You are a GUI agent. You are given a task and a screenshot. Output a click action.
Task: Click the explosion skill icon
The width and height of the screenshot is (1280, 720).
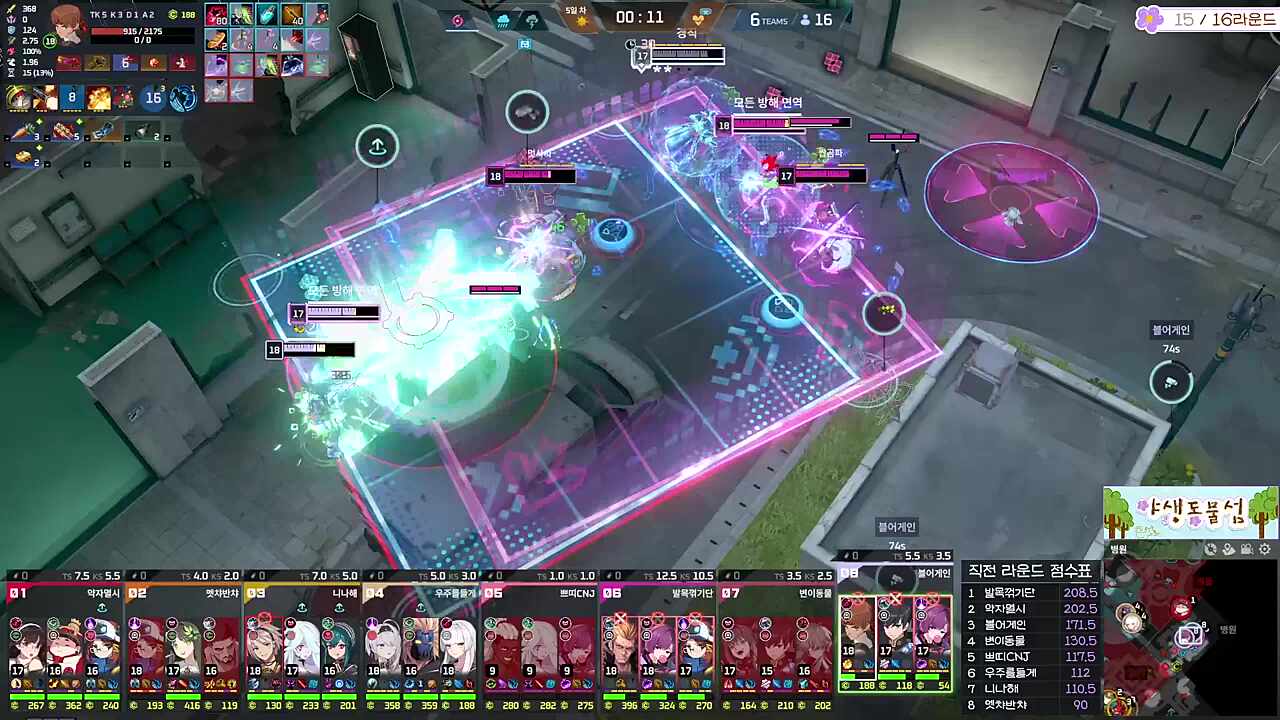coord(98,98)
